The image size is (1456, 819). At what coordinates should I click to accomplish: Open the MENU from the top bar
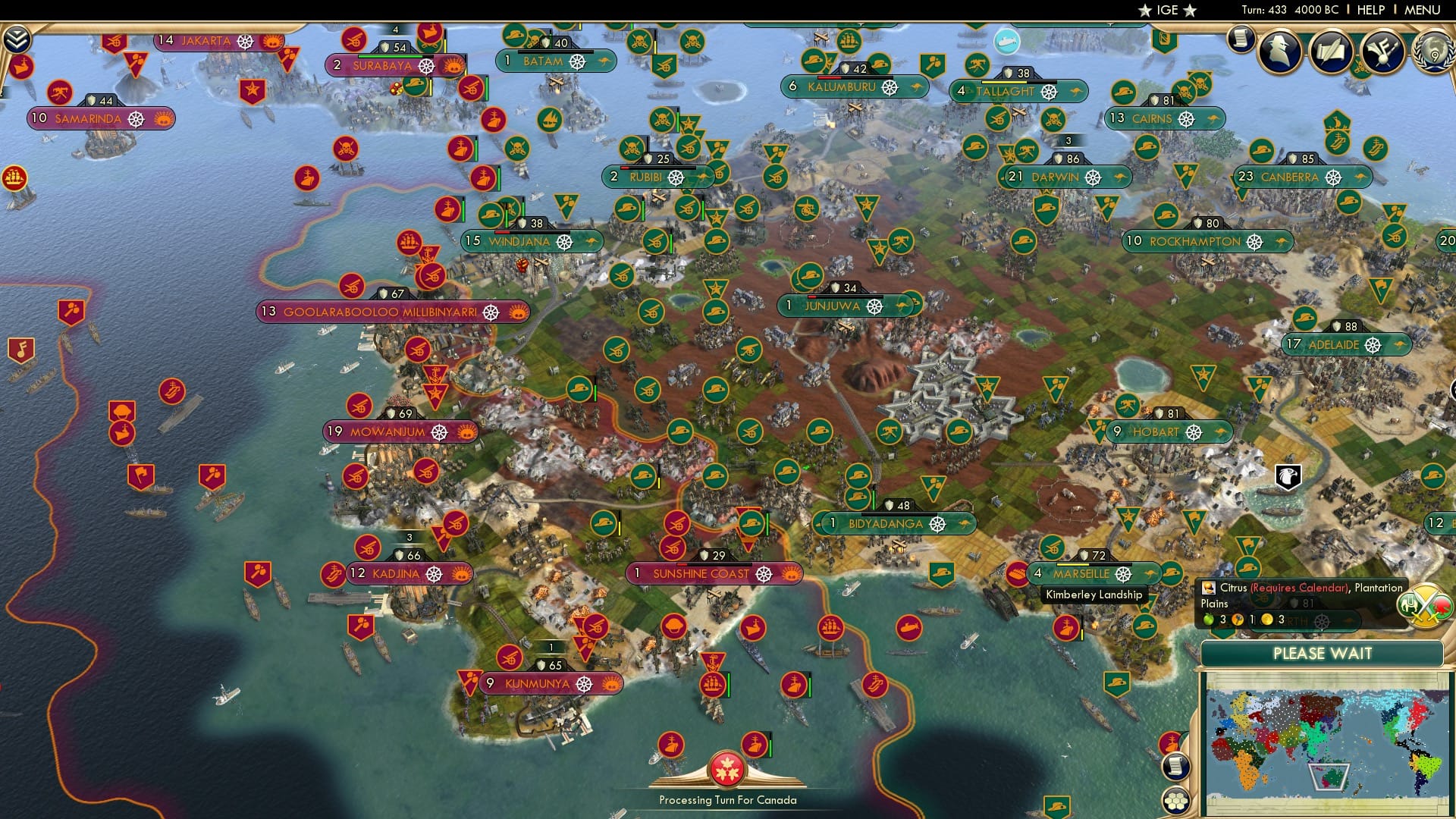[1422, 10]
